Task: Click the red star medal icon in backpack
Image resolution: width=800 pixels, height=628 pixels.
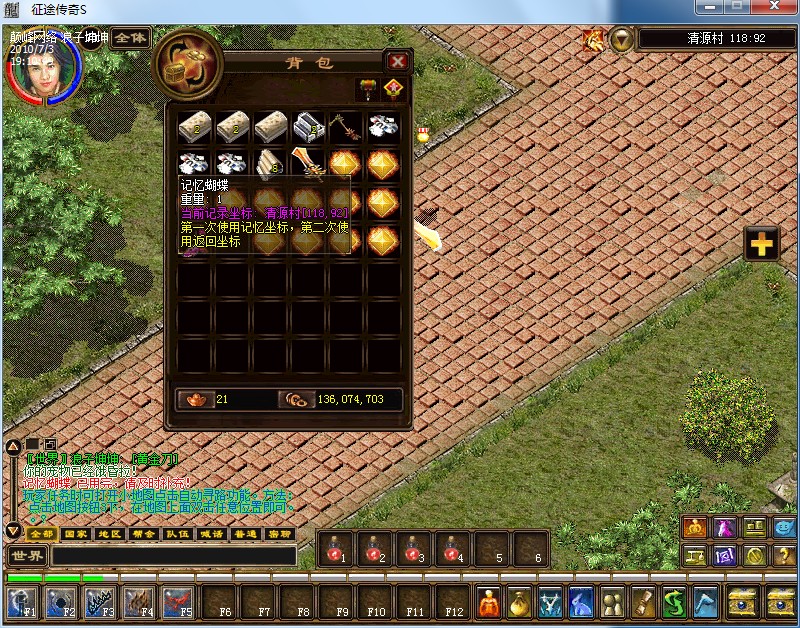Action: click(394, 88)
